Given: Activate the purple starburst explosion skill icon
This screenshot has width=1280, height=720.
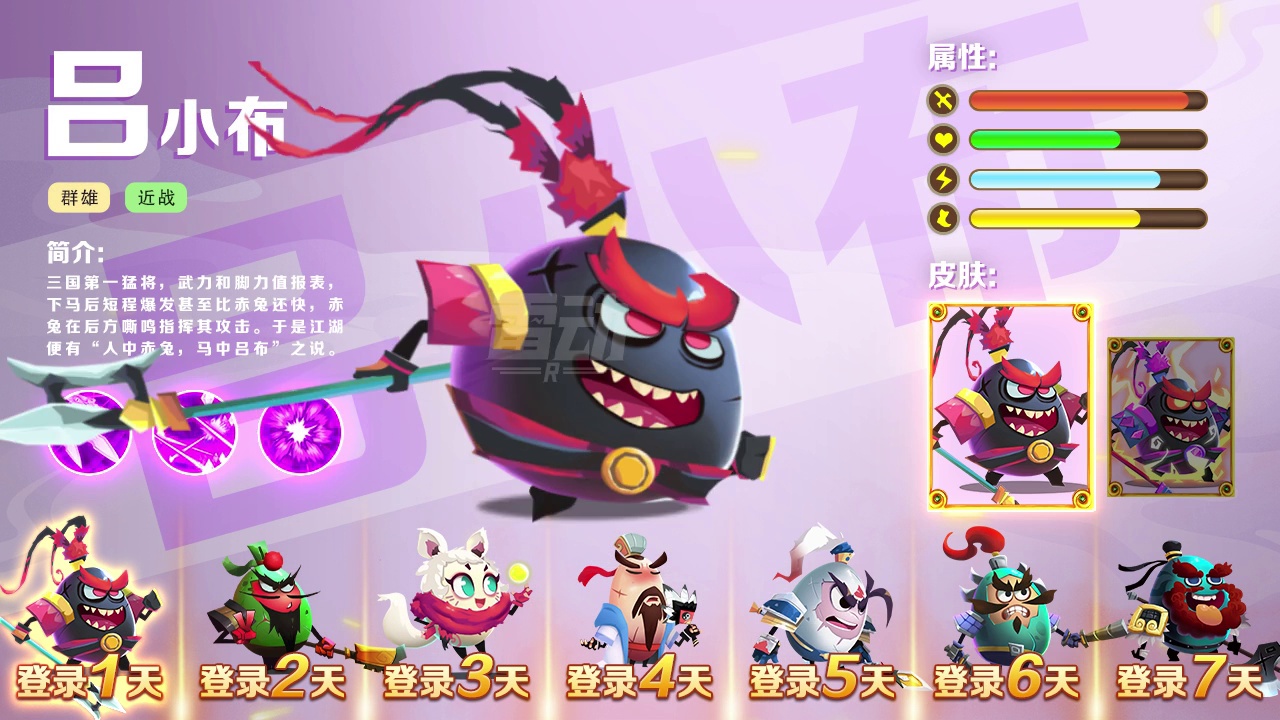Looking at the screenshot, I should click(x=299, y=432).
